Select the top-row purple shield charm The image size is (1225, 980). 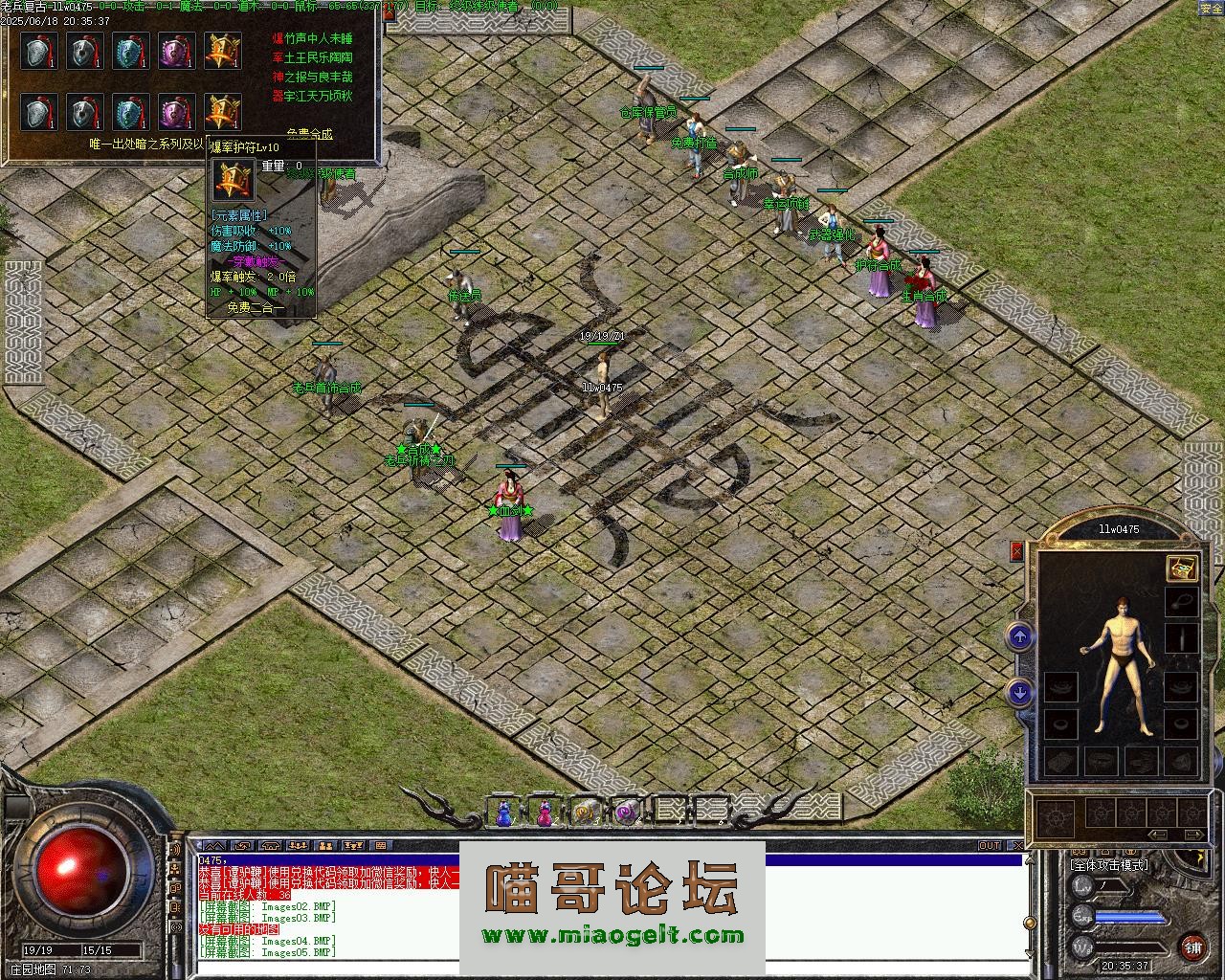[x=177, y=51]
